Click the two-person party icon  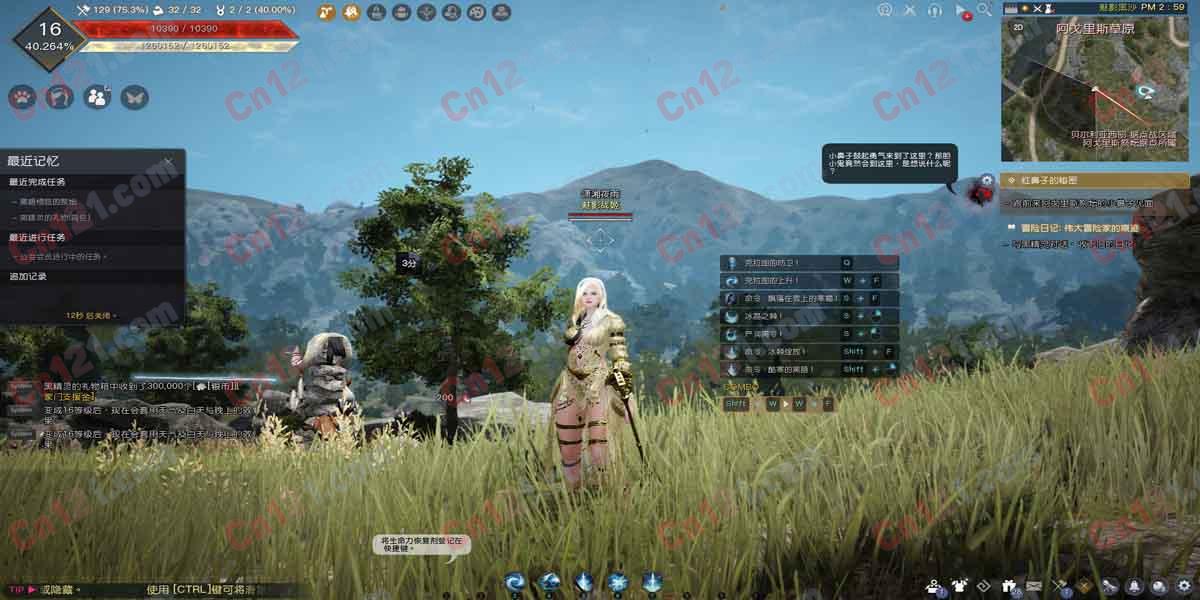(x=97, y=97)
